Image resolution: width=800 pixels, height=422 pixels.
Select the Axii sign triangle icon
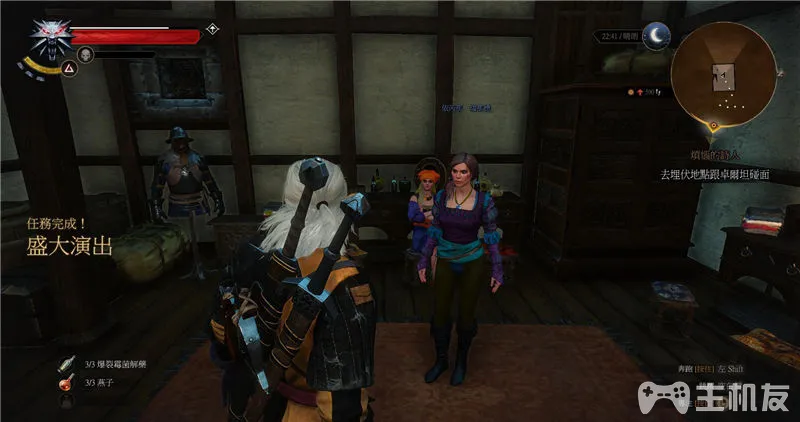[69, 67]
